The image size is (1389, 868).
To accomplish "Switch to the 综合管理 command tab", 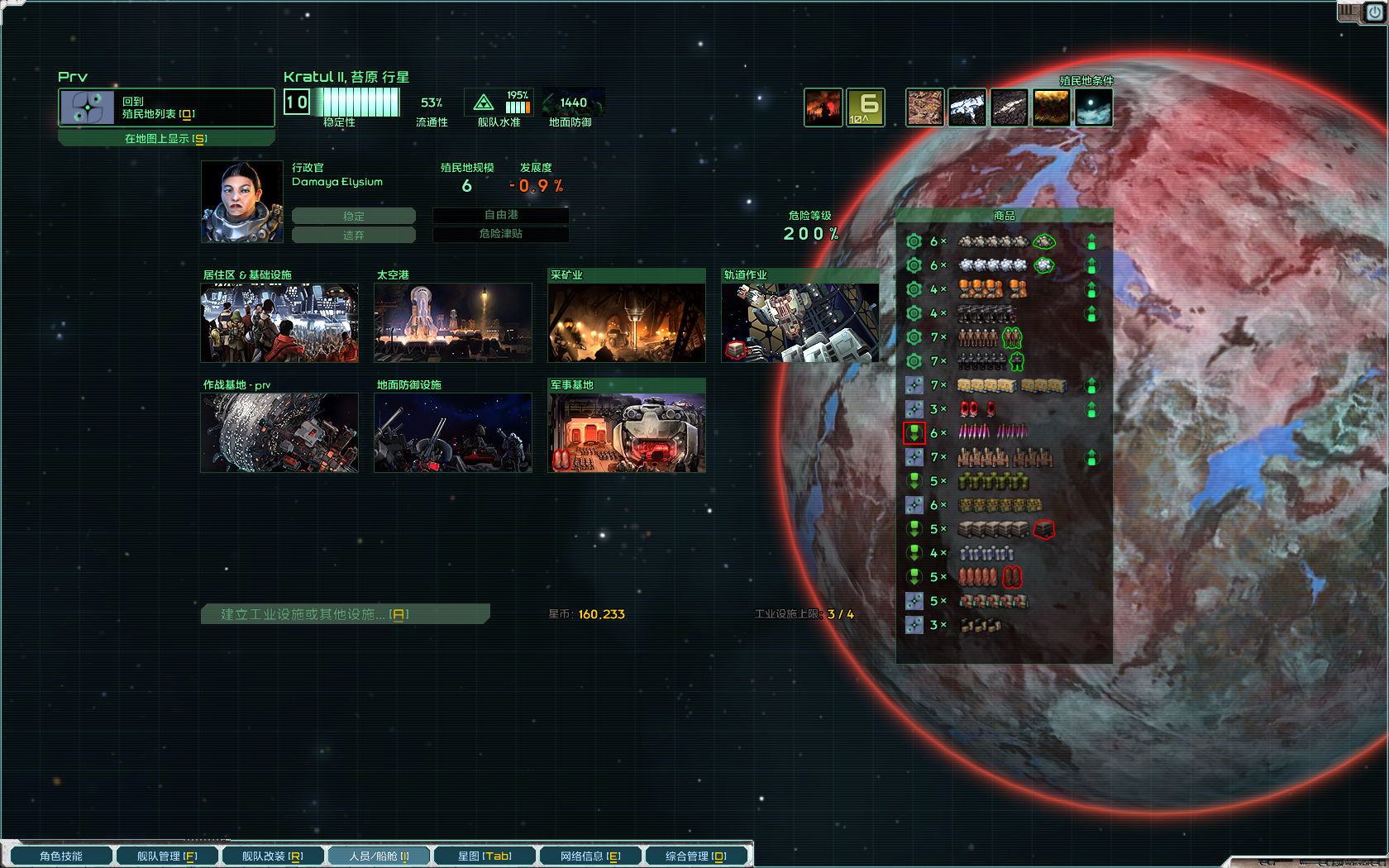I will tap(696, 856).
